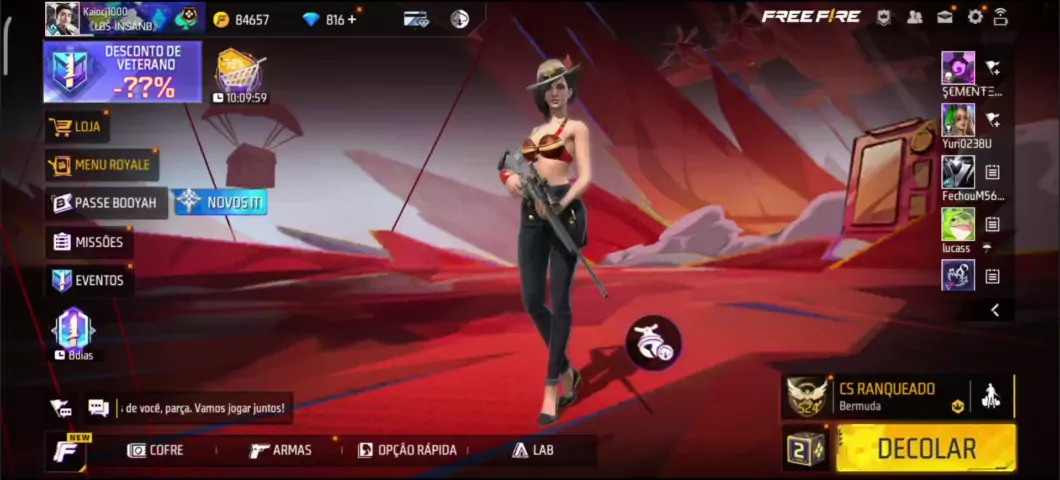1060x480 pixels.
Task: Open the LOJA shop menu
Action: [77, 127]
